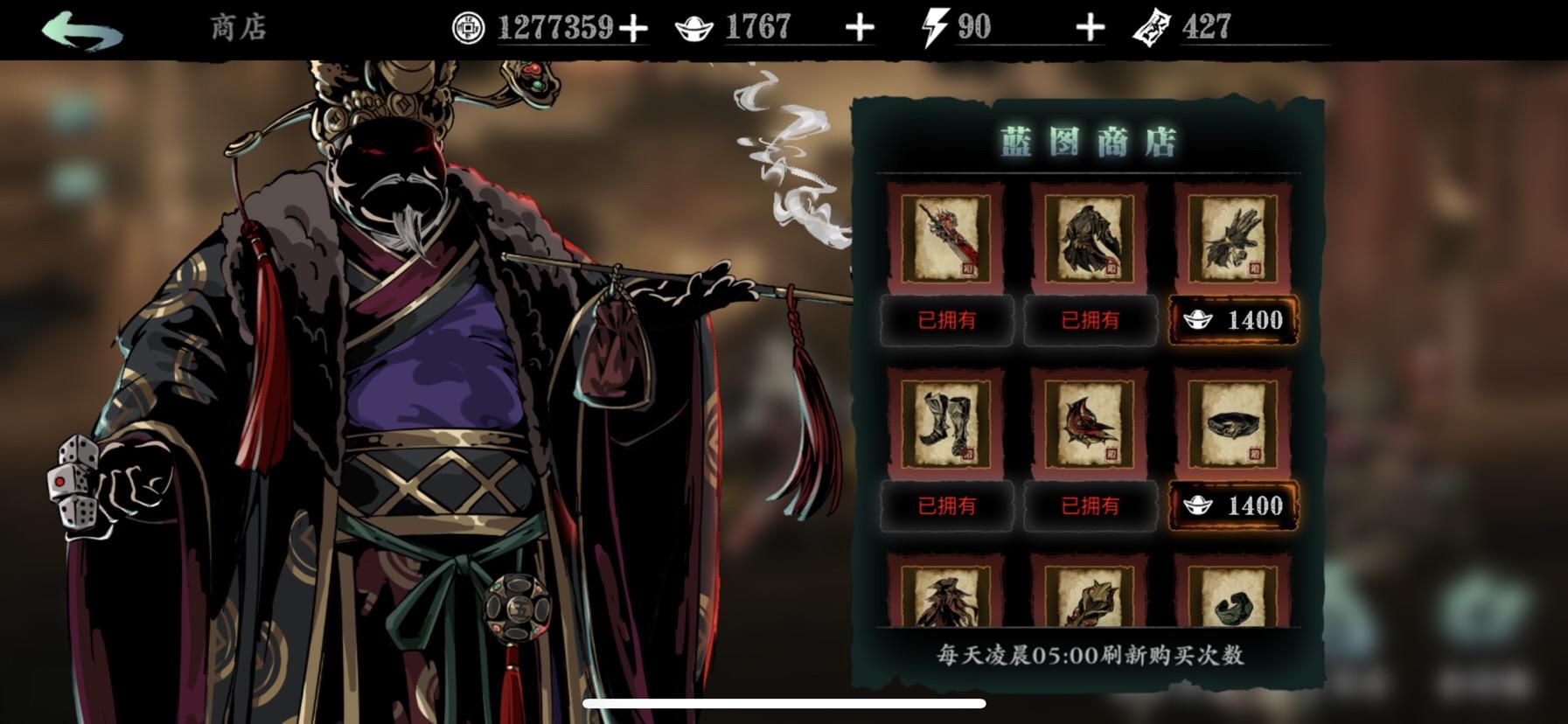1568x724 pixels.
Task: Purchase the claw blueprint for 1400 ingots
Action: click(1232, 320)
